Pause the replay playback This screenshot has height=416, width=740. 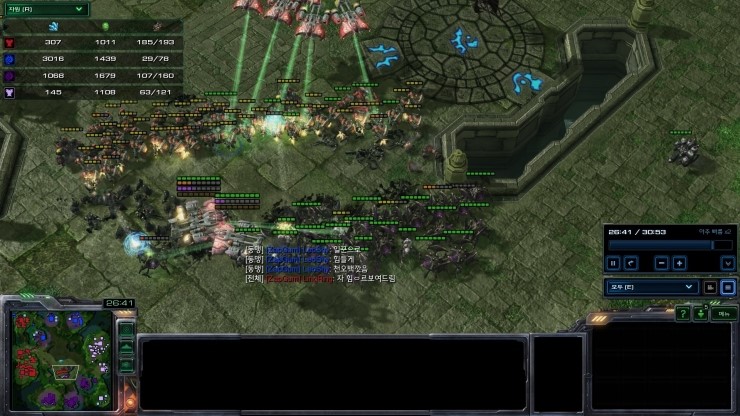click(x=614, y=263)
